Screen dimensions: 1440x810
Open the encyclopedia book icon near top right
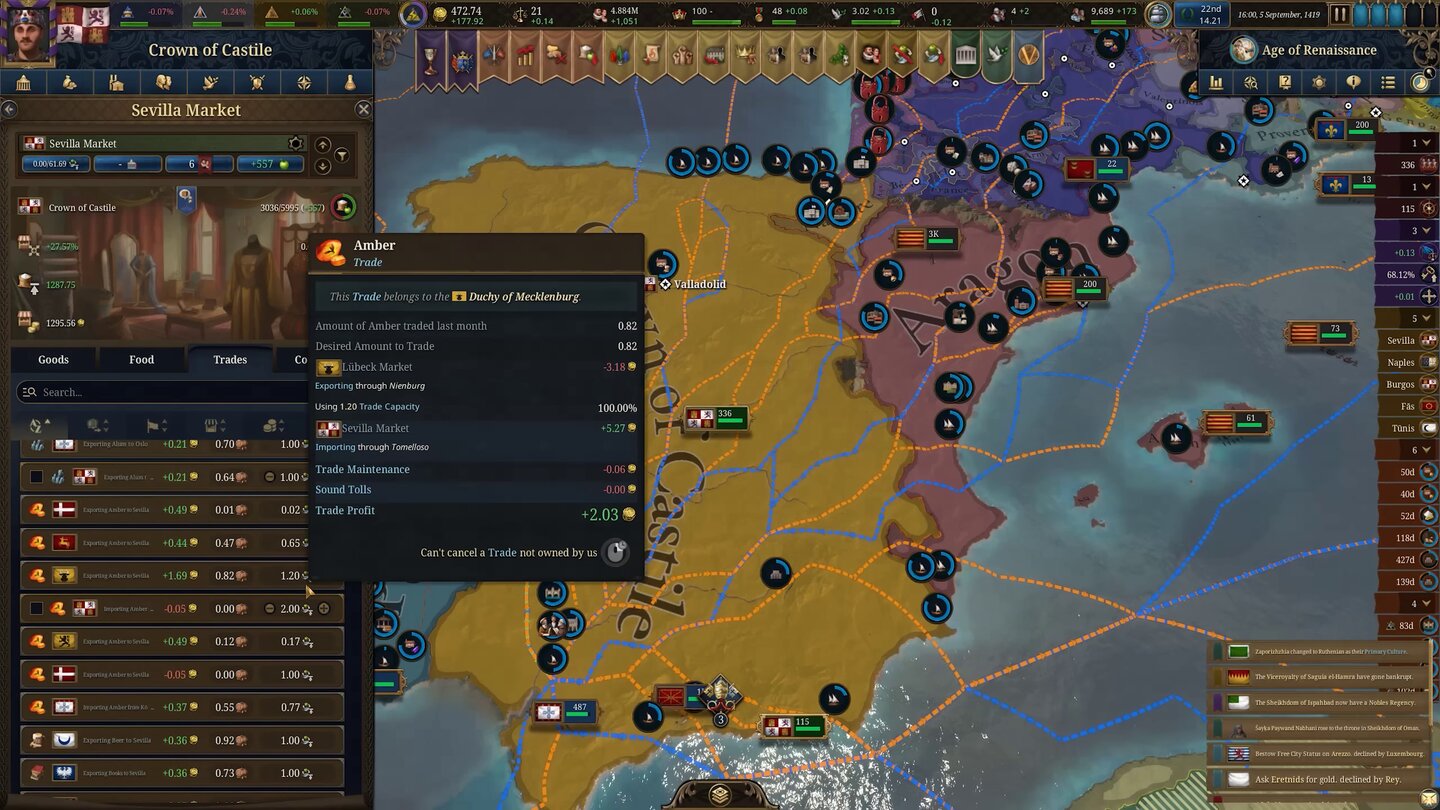coord(1284,83)
